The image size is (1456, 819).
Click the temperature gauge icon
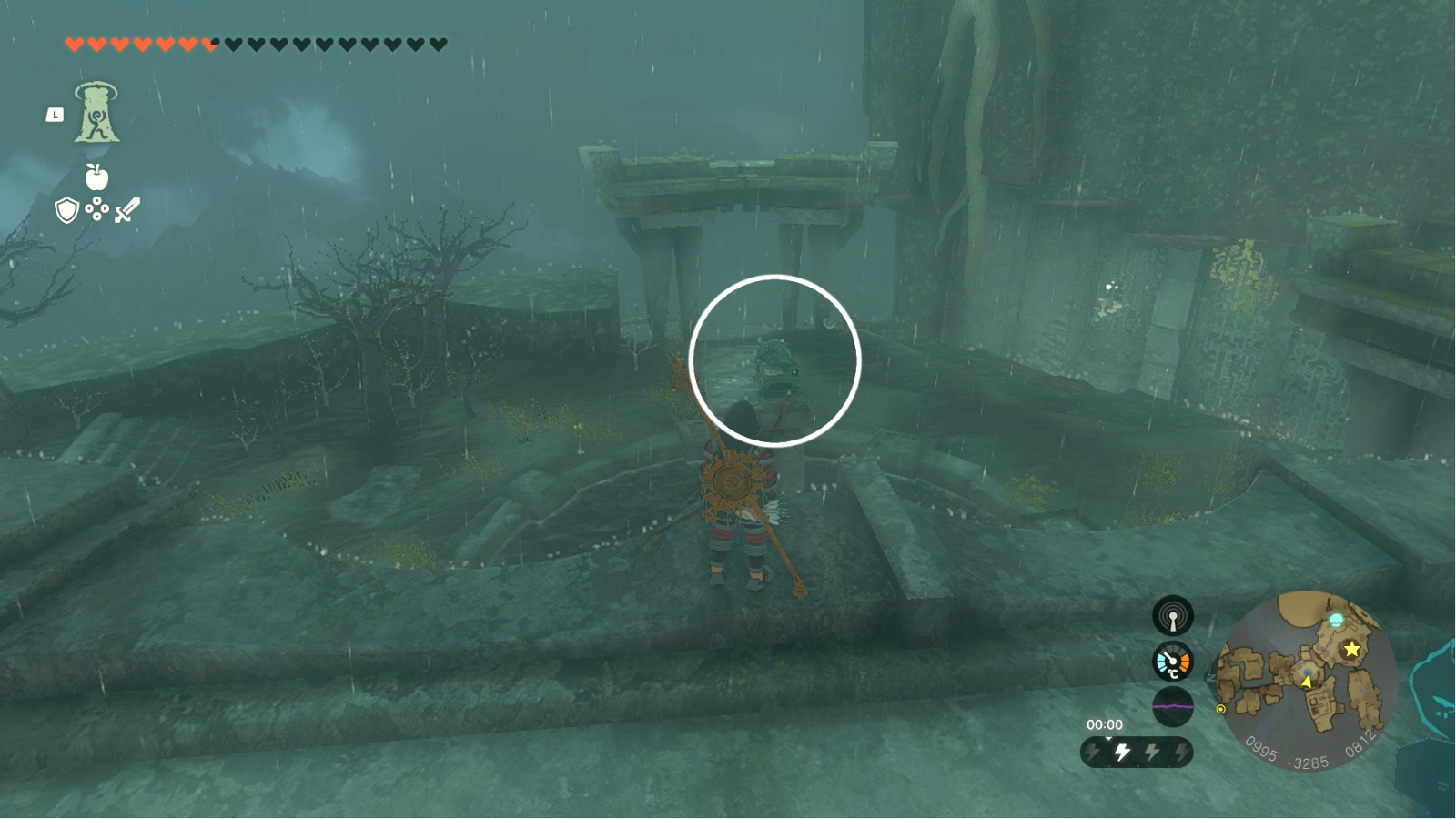coord(1173,662)
